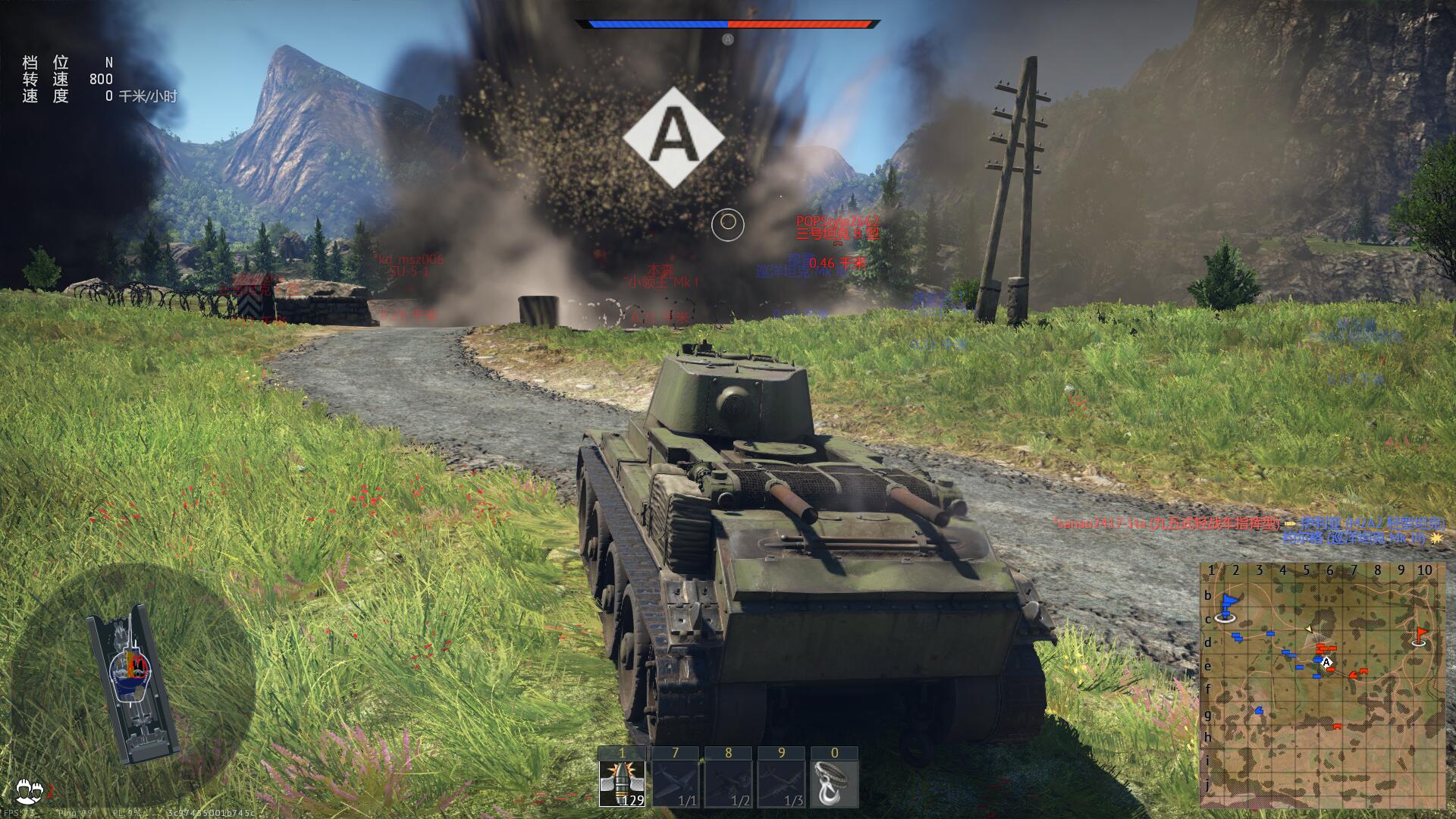Click the crew count icon
1456x819 pixels.
pos(32,789)
